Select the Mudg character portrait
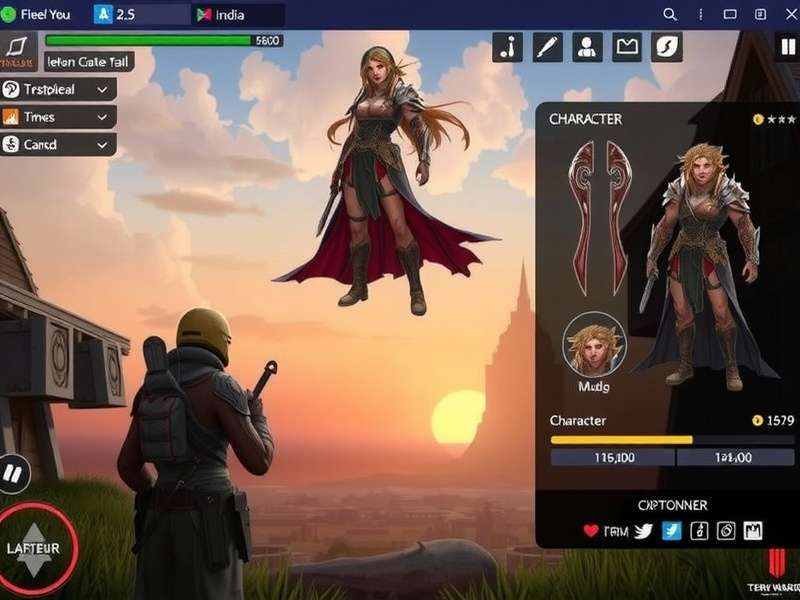This screenshot has width=800, height=600. tap(594, 344)
